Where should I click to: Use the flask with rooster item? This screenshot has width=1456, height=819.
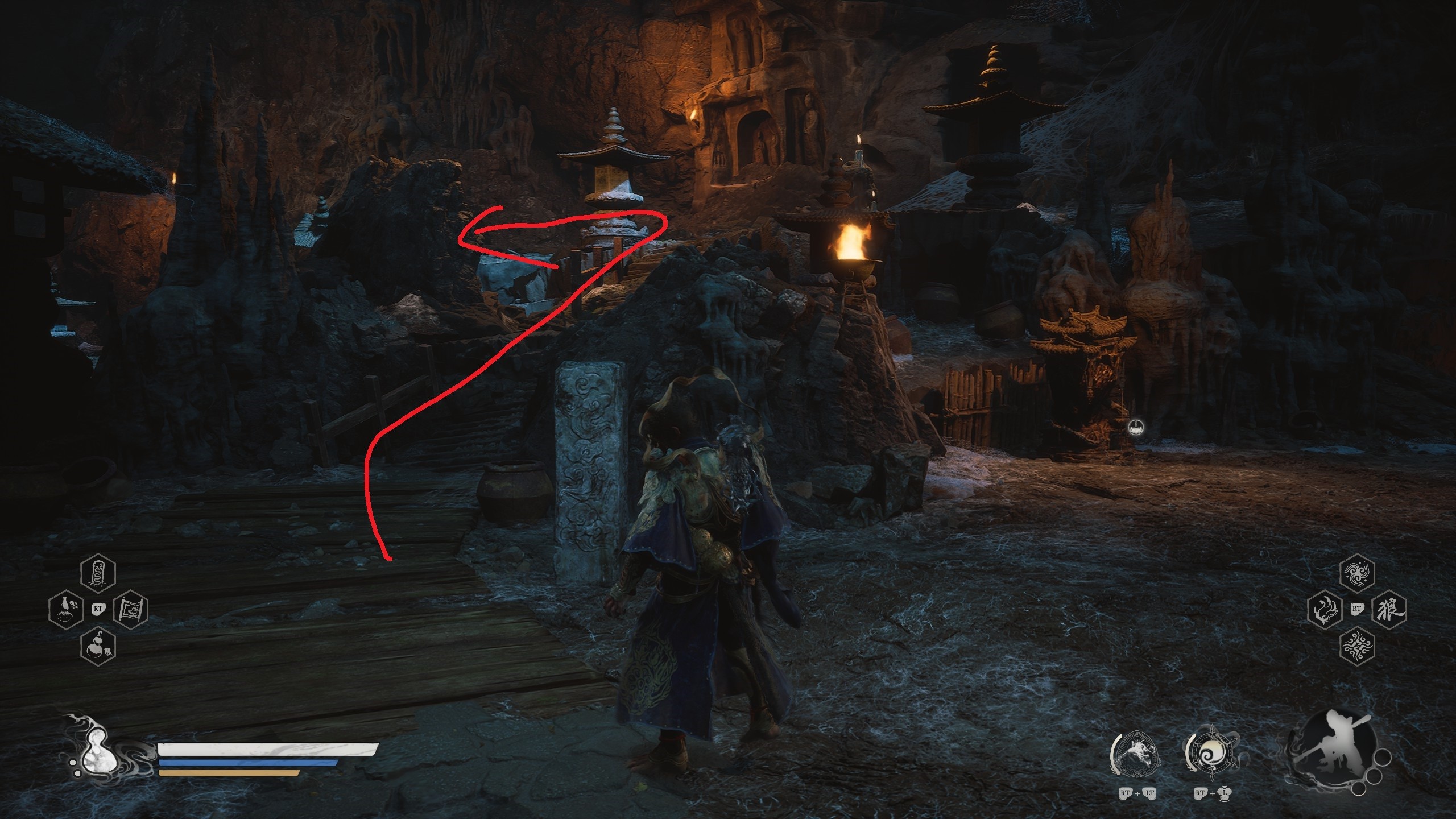tap(65, 609)
